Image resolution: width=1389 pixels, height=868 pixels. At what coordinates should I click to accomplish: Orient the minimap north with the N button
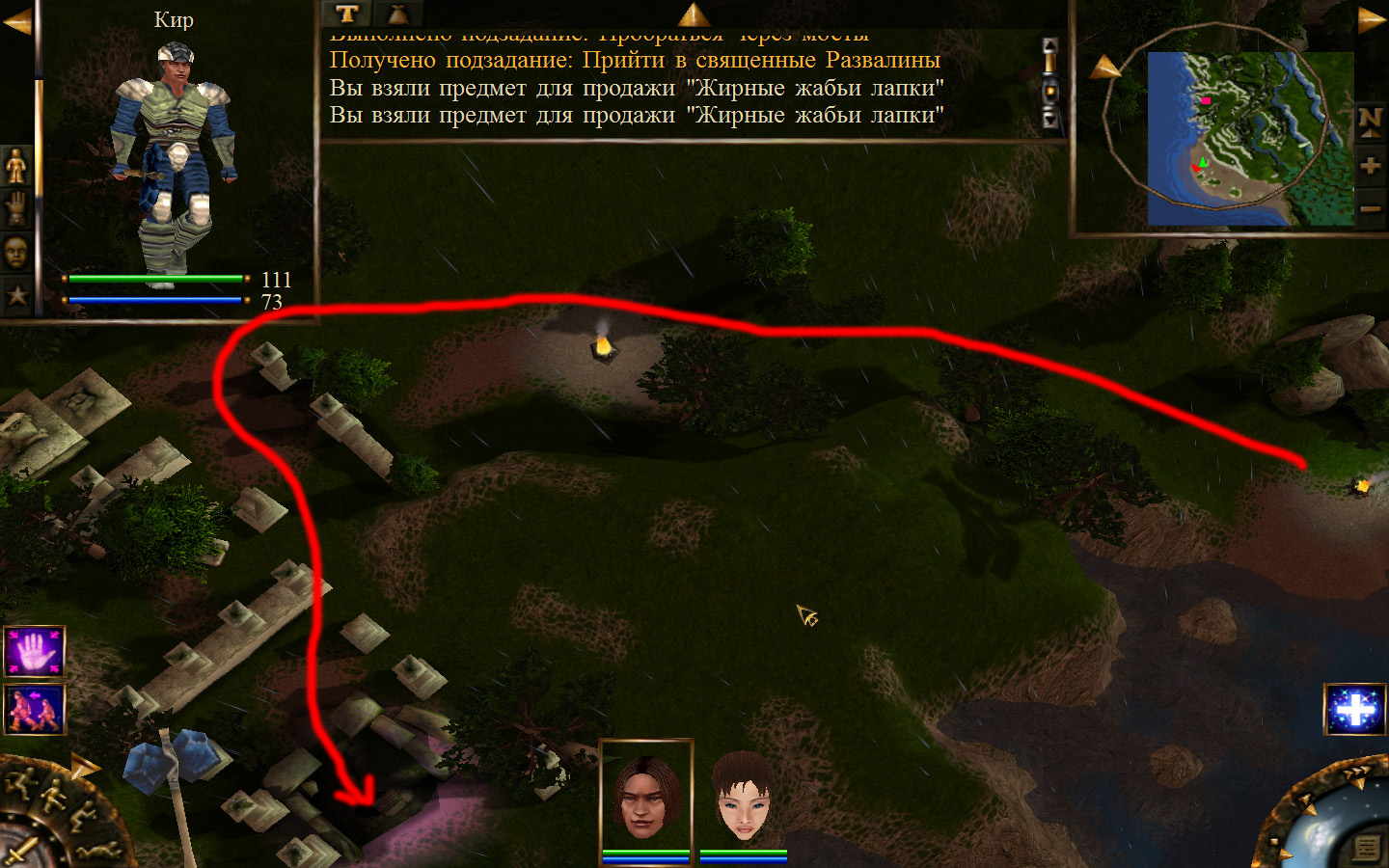point(1370,121)
